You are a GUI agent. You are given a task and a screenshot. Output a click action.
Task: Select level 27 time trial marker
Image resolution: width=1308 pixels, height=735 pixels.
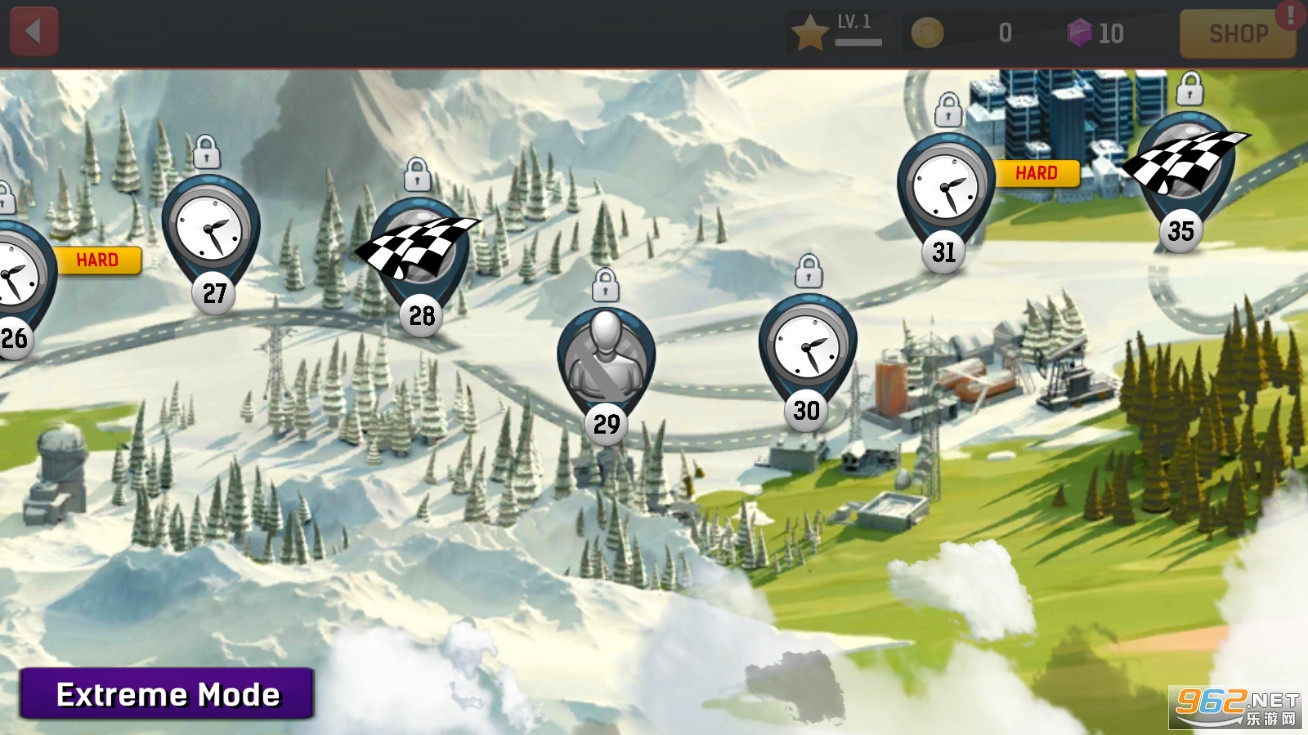pos(211,232)
